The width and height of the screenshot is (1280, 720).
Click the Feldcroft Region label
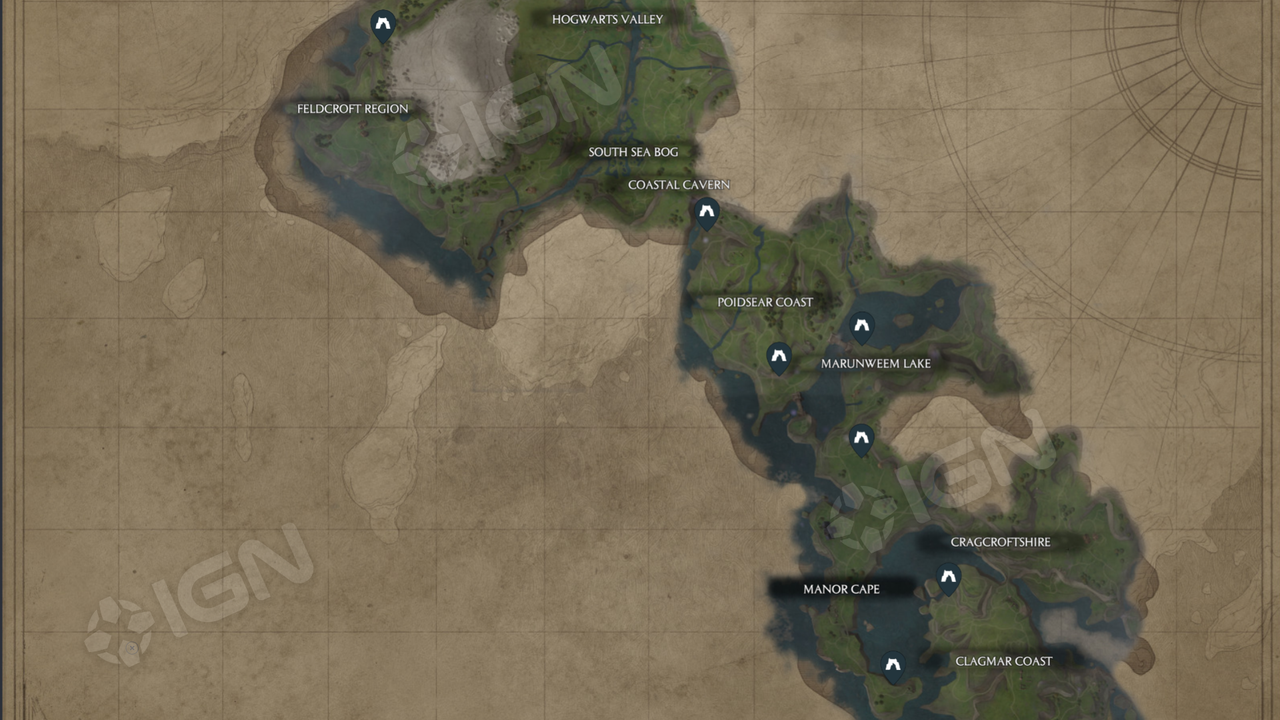pos(352,108)
